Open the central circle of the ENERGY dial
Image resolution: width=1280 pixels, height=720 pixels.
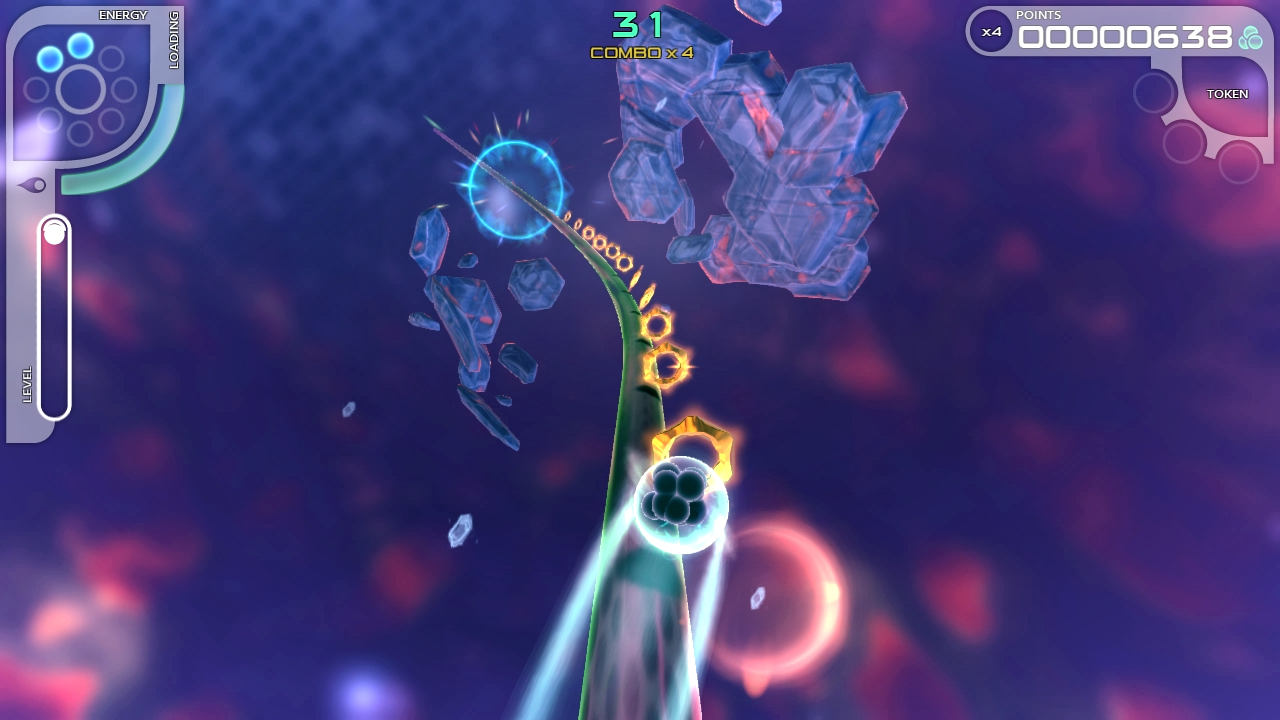pyautogui.click(x=78, y=90)
